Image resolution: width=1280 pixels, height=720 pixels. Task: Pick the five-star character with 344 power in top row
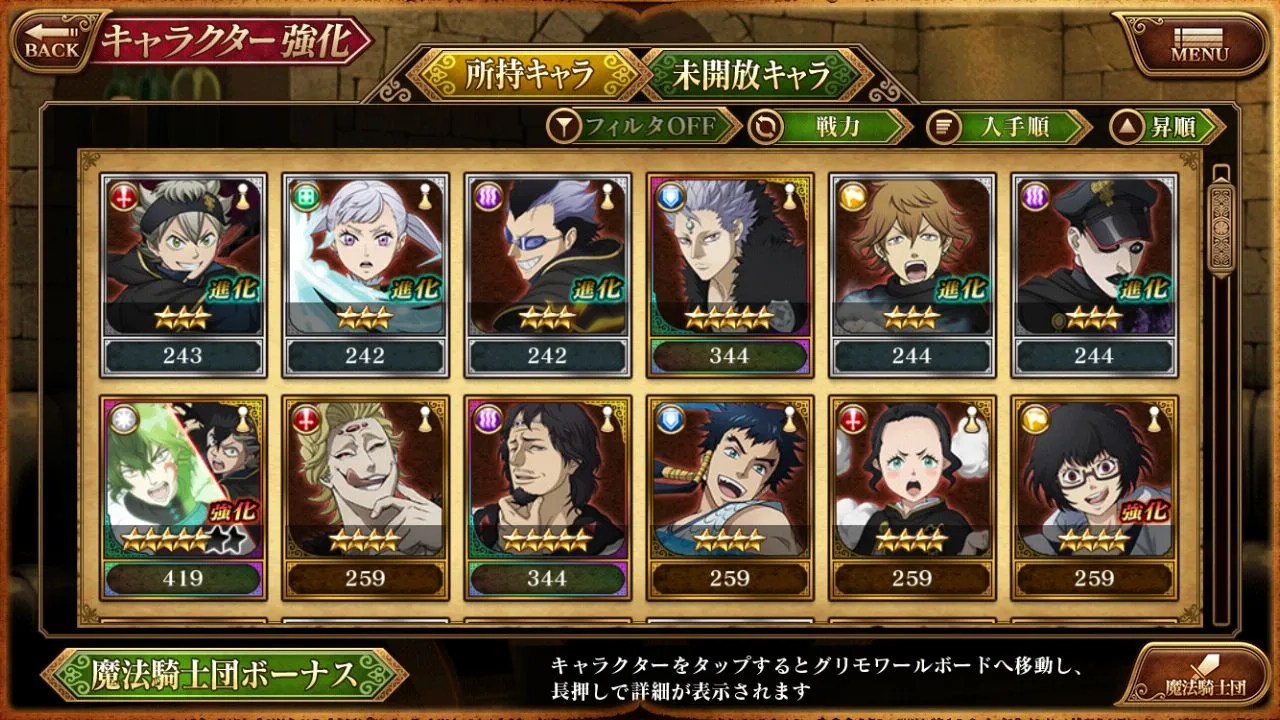coord(730,274)
